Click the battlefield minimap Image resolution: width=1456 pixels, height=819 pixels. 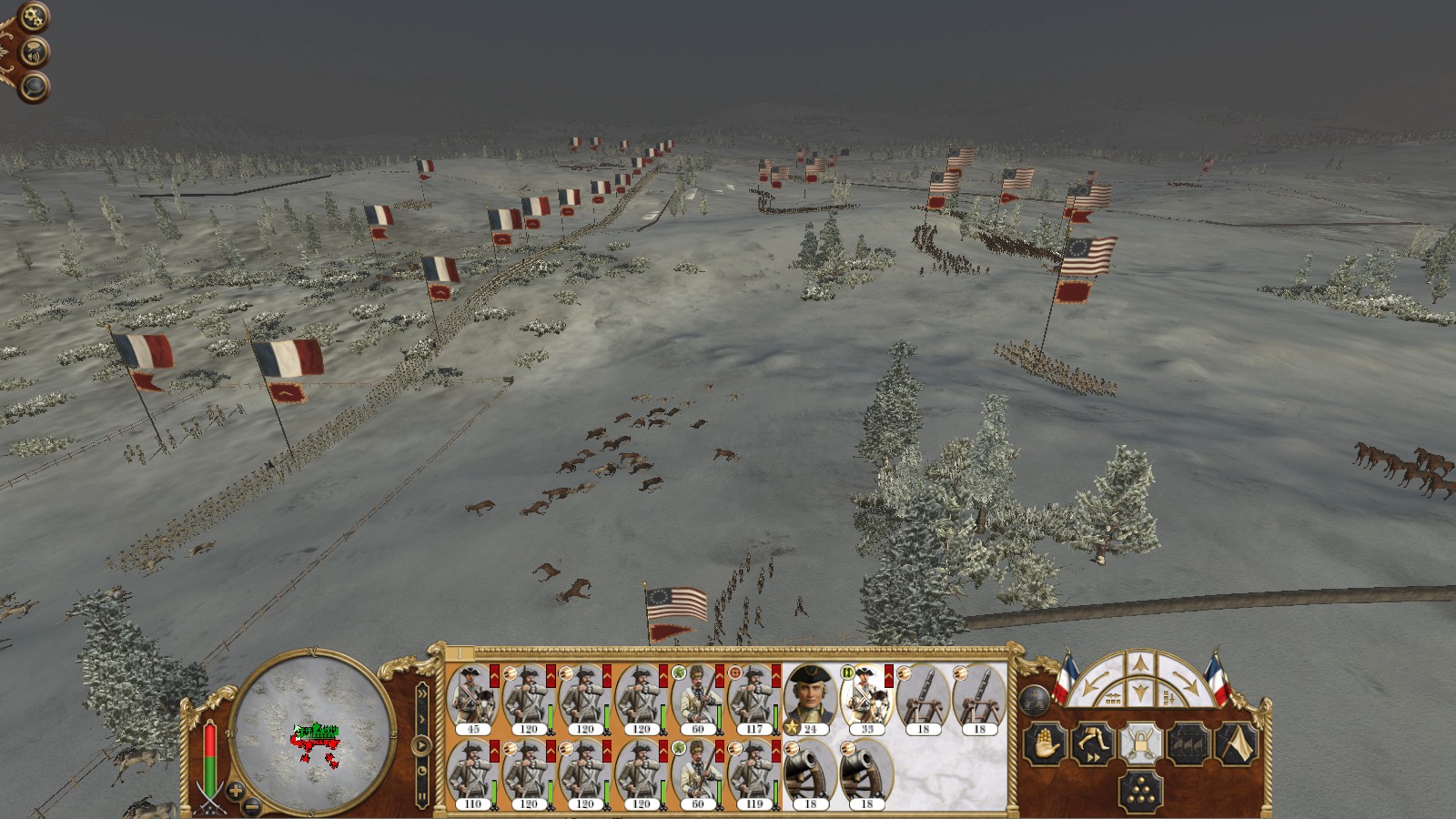(x=312, y=731)
